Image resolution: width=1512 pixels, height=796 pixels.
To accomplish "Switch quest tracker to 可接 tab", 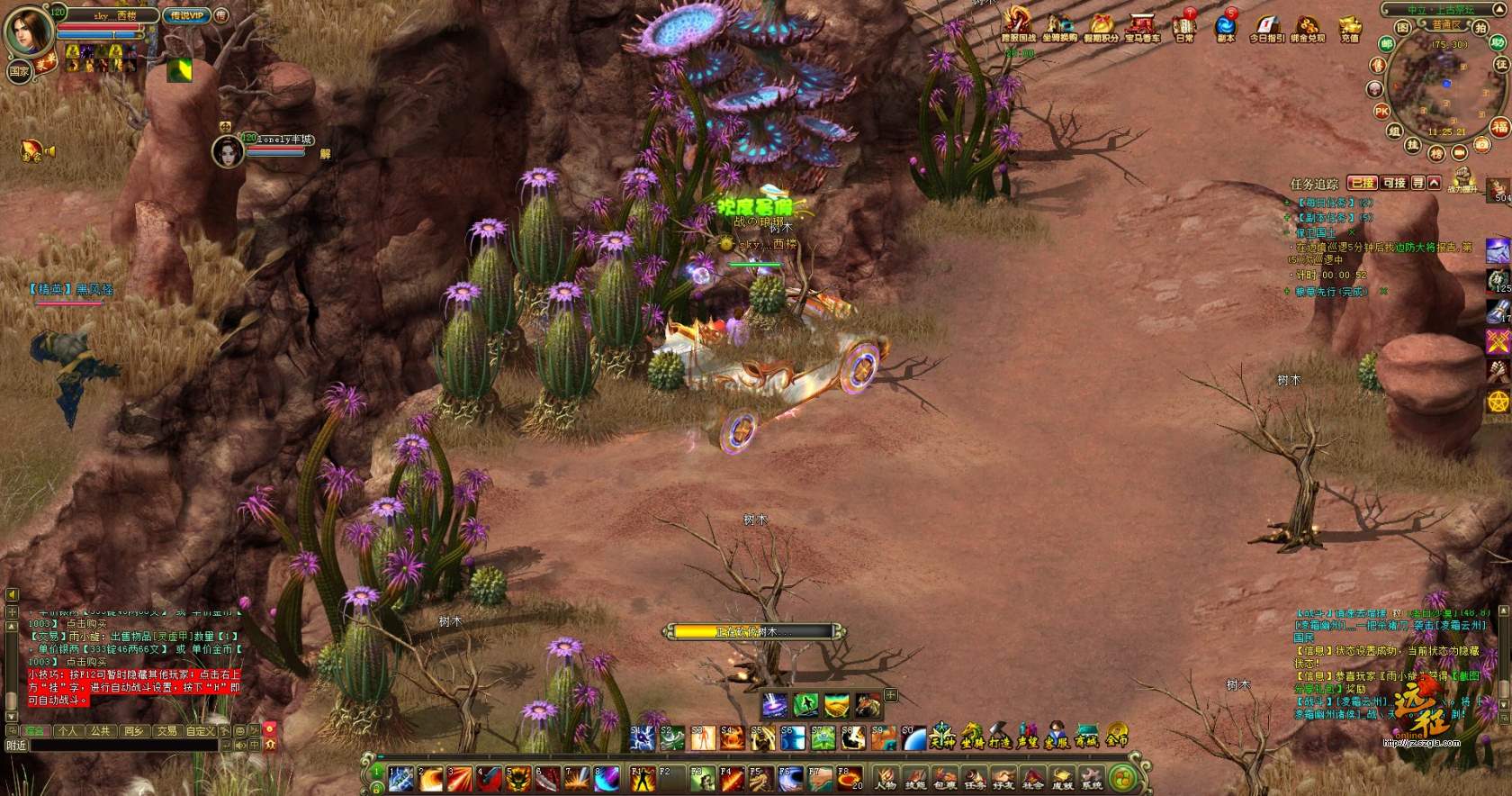I will pos(1394,183).
